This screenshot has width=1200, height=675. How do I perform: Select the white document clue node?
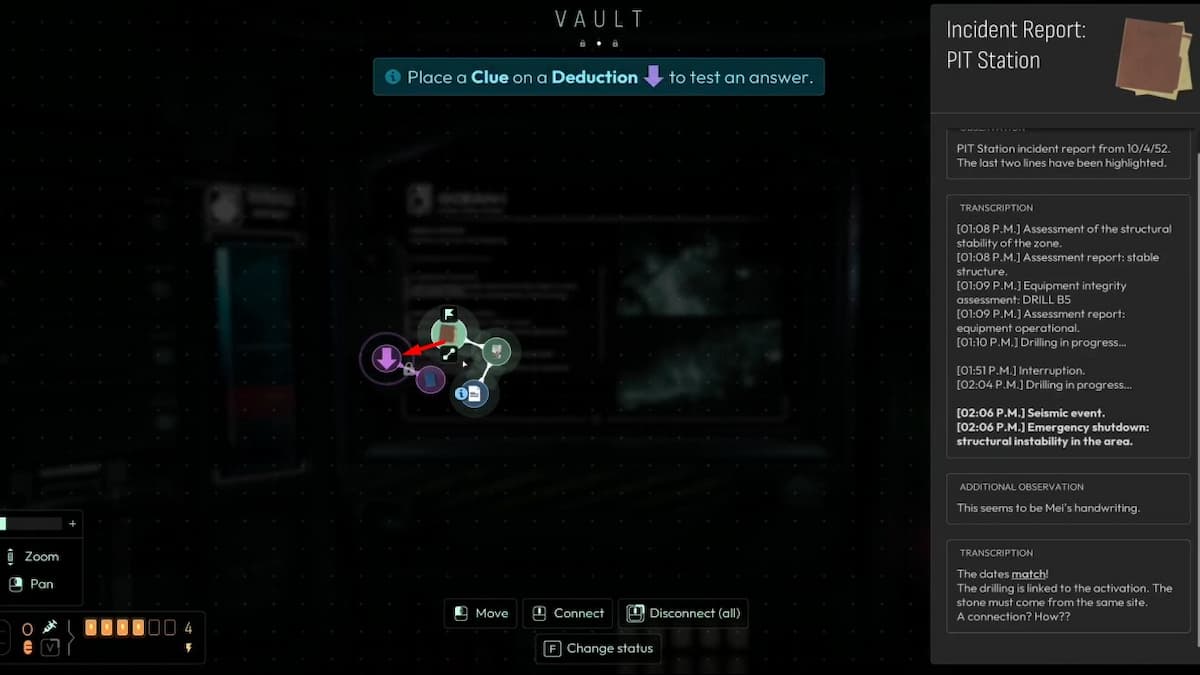(x=475, y=394)
